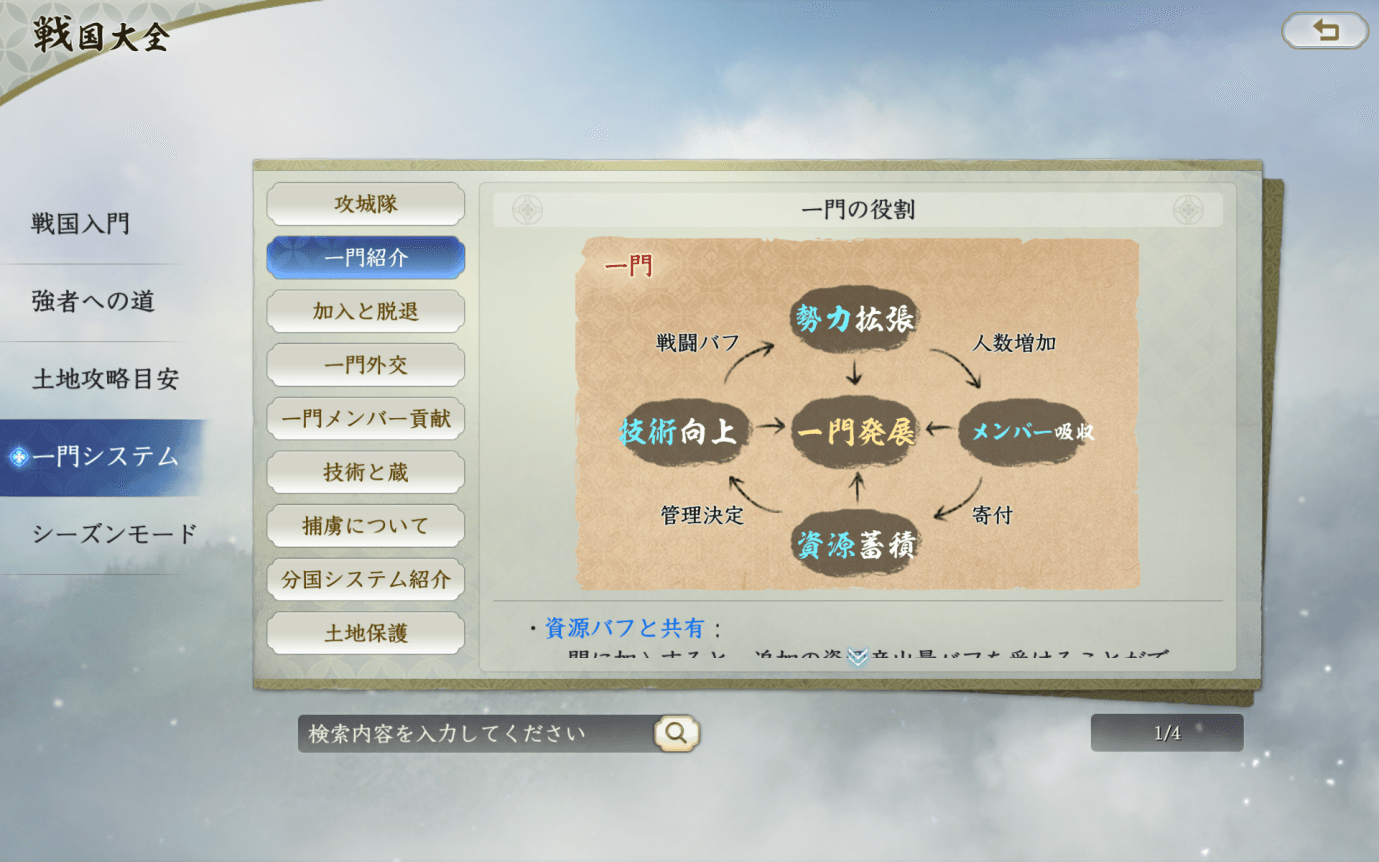This screenshot has height=862, width=1379.
Task: Select 捕虜について from the list
Action: click(365, 525)
